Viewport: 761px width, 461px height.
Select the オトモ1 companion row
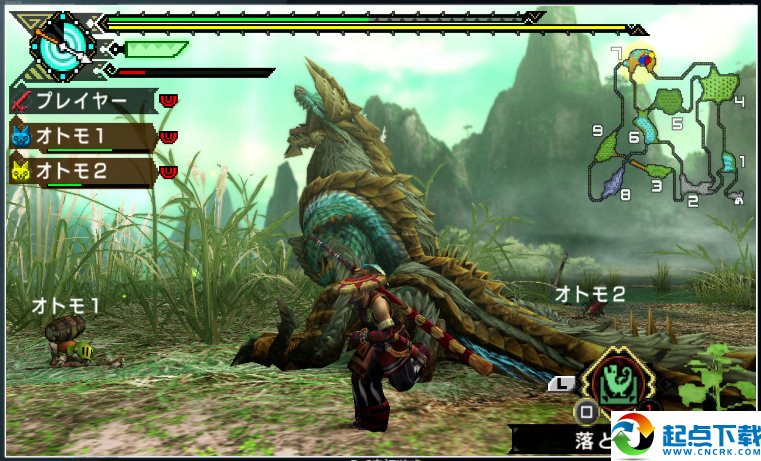pyautogui.click(x=82, y=135)
